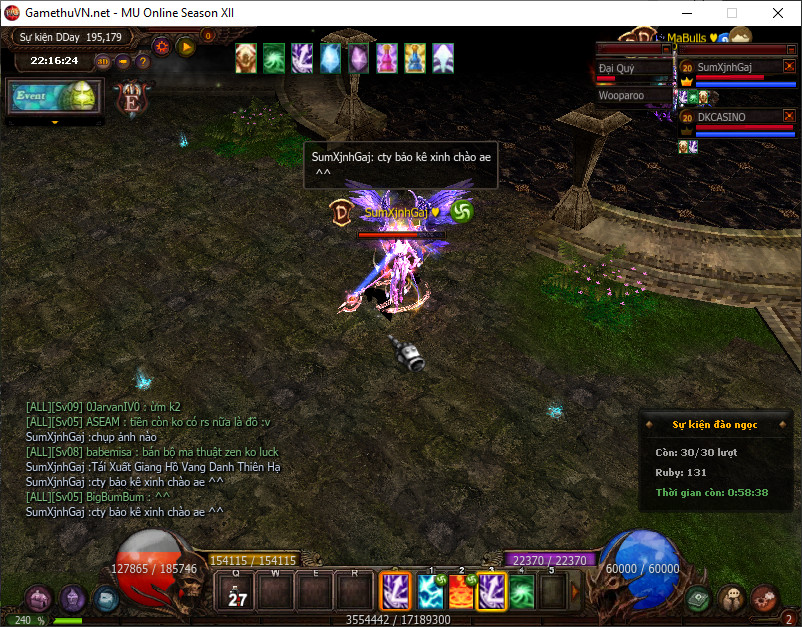Select the Đại Quý target row
Screen dimensions: 802x627
(x=633, y=69)
